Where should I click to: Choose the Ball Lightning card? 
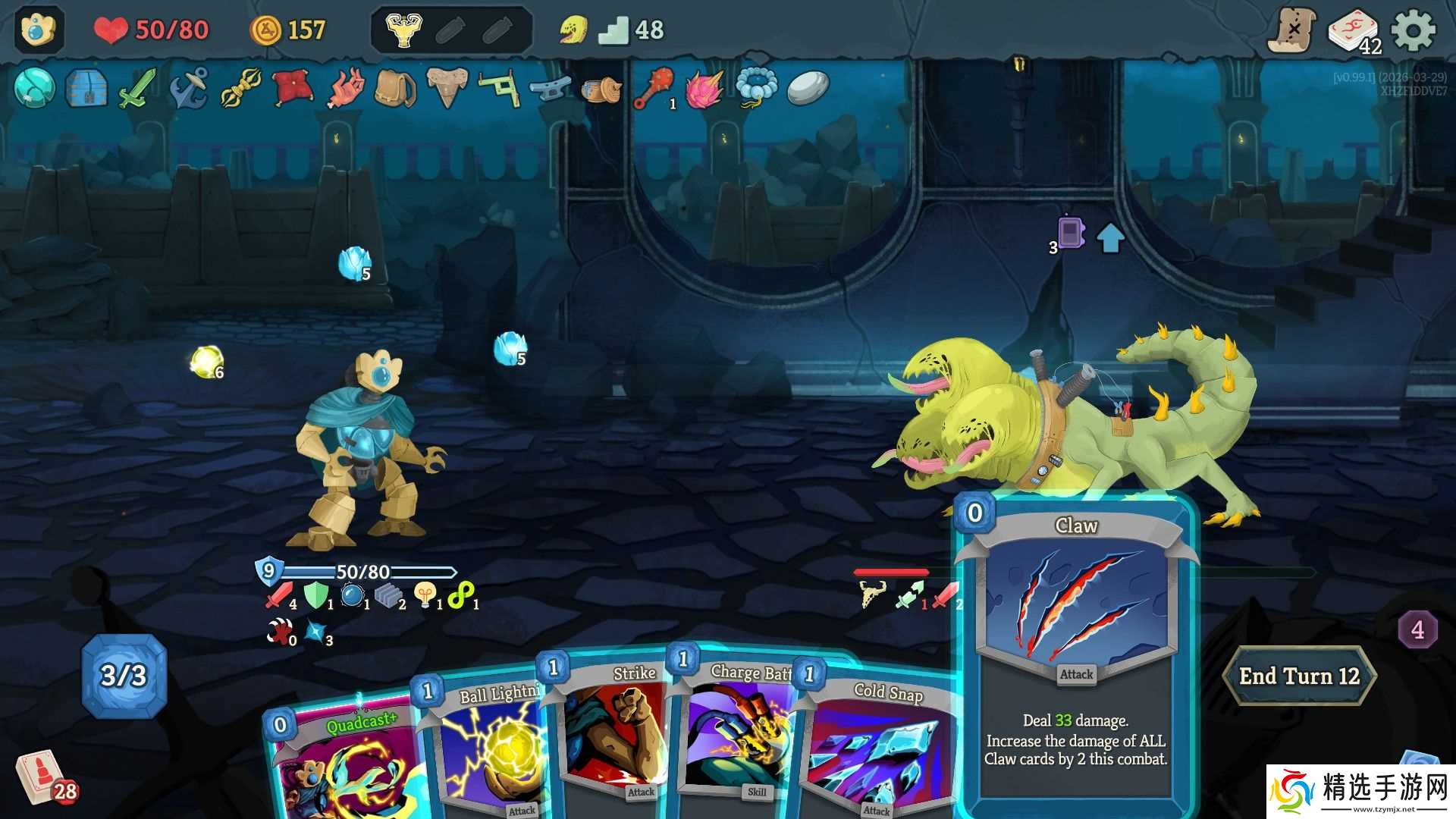(x=485, y=751)
